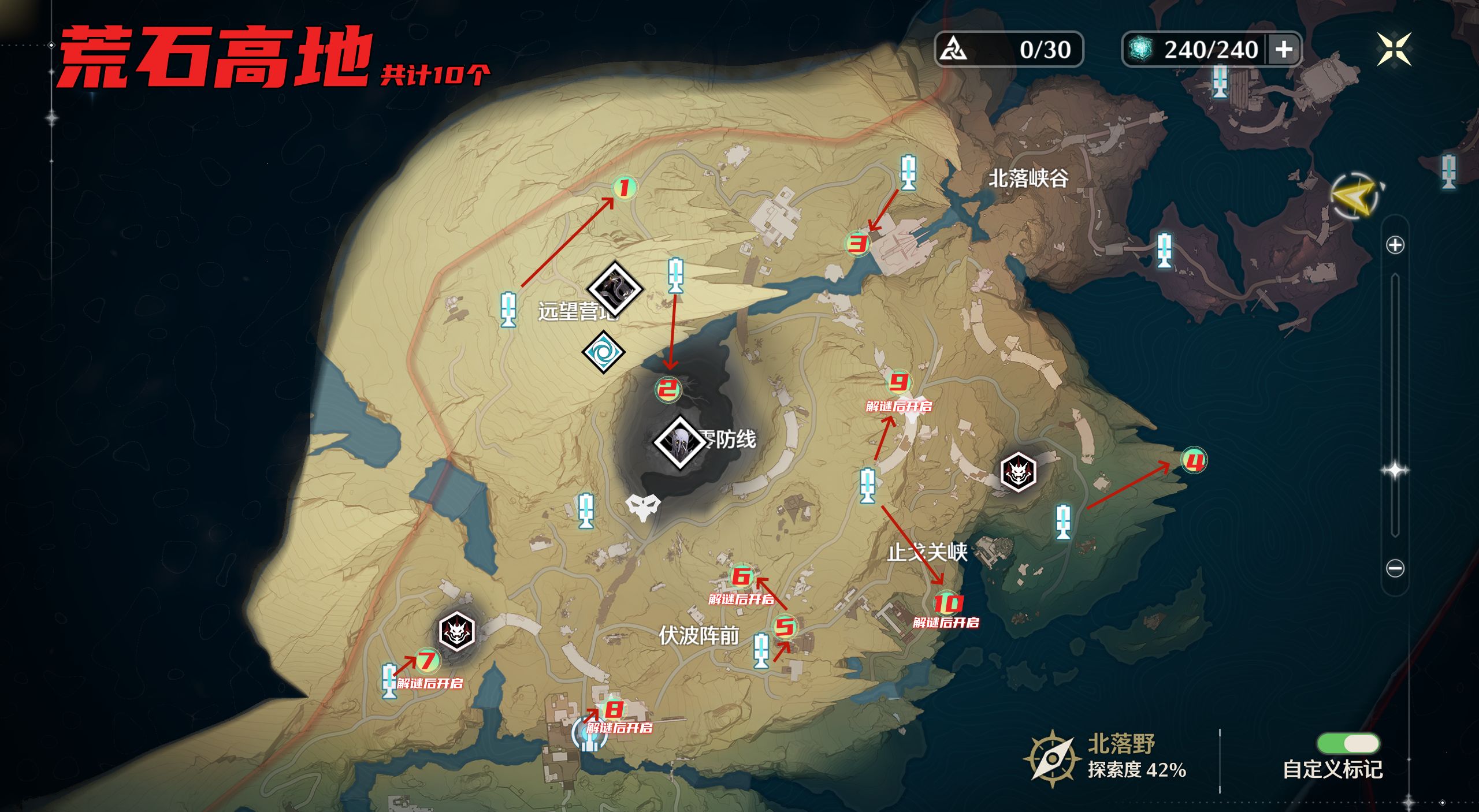Select the hexagonal demon marker beside number 7

coord(456,631)
